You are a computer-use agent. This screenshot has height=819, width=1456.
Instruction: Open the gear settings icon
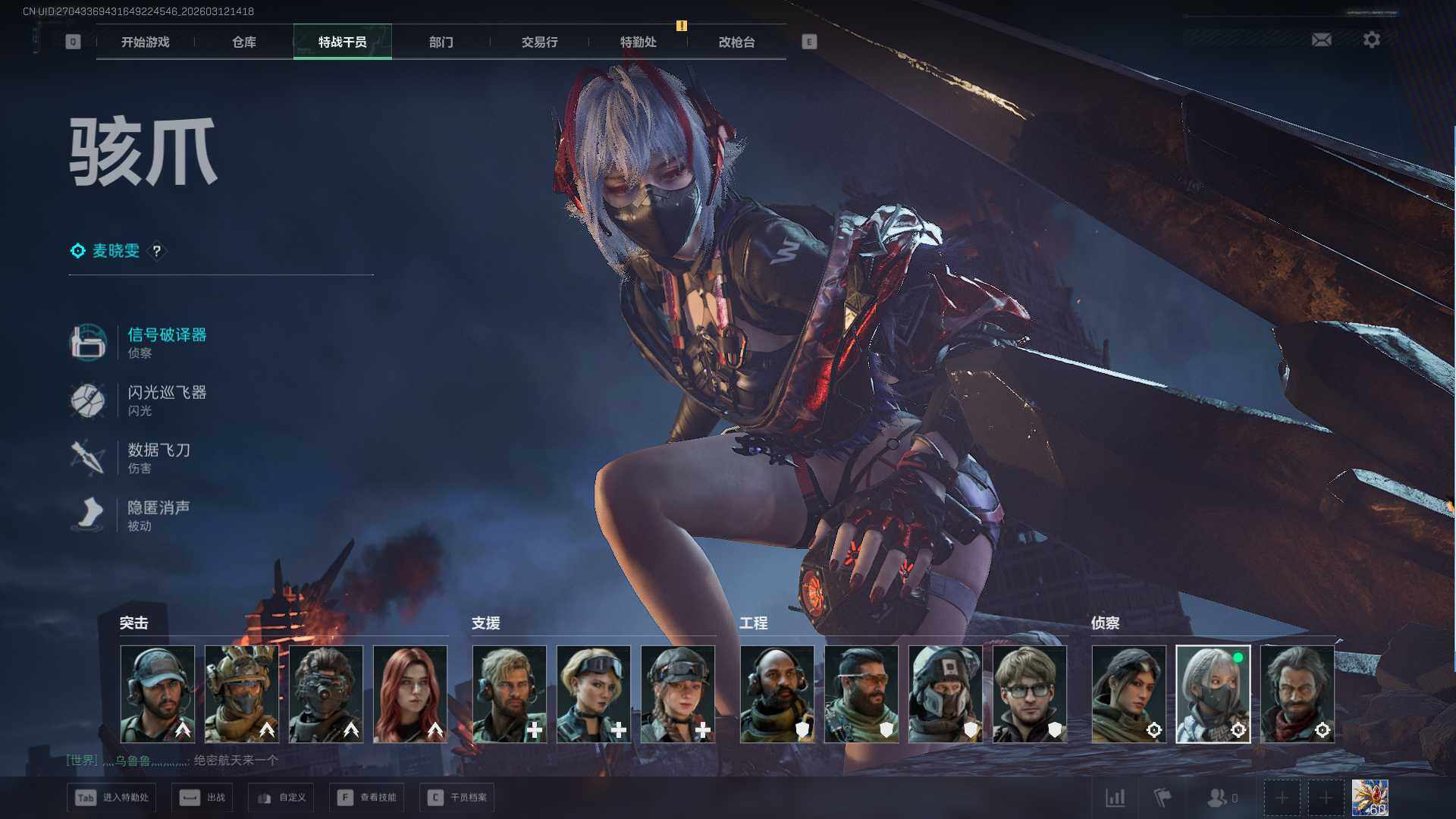pyautogui.click(x=1371, y=39)
